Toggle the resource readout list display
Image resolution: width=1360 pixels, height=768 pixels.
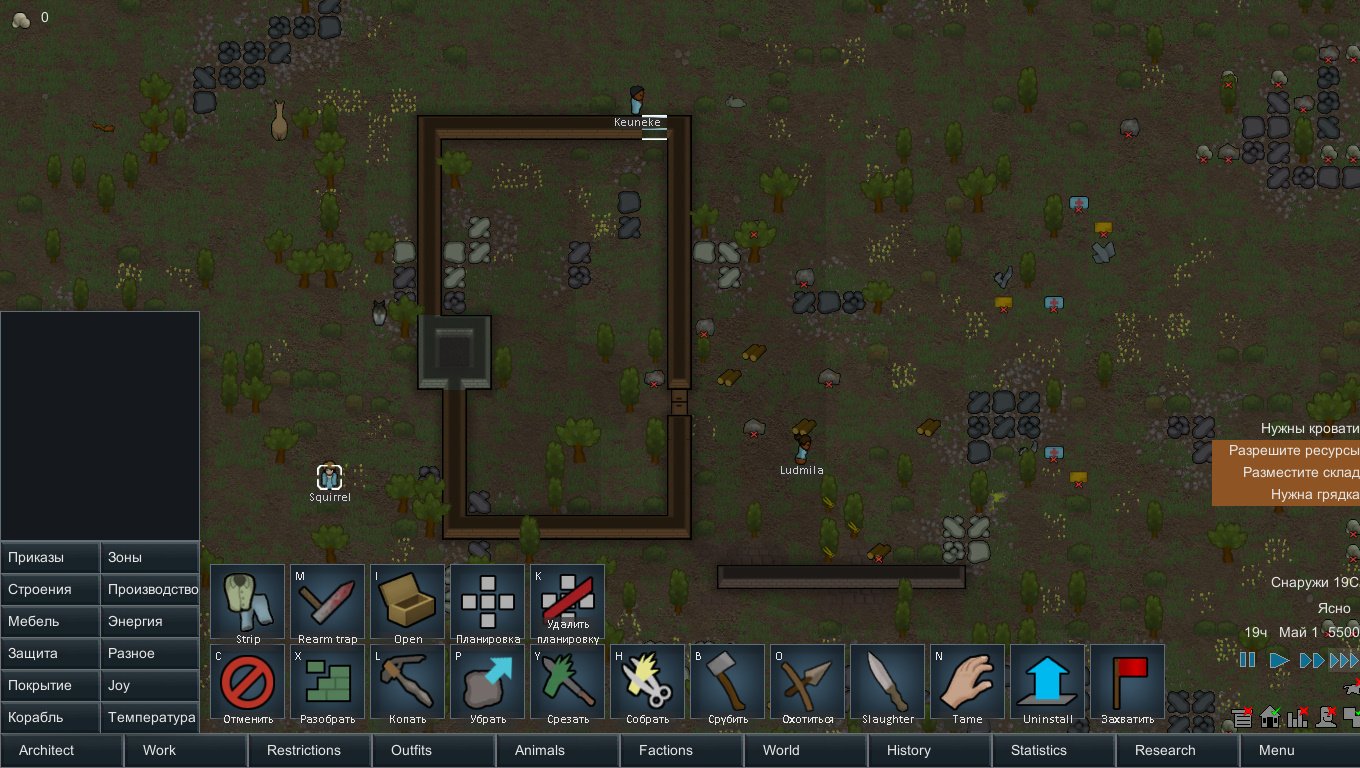pyautogui.click(x=1242, y=717)
